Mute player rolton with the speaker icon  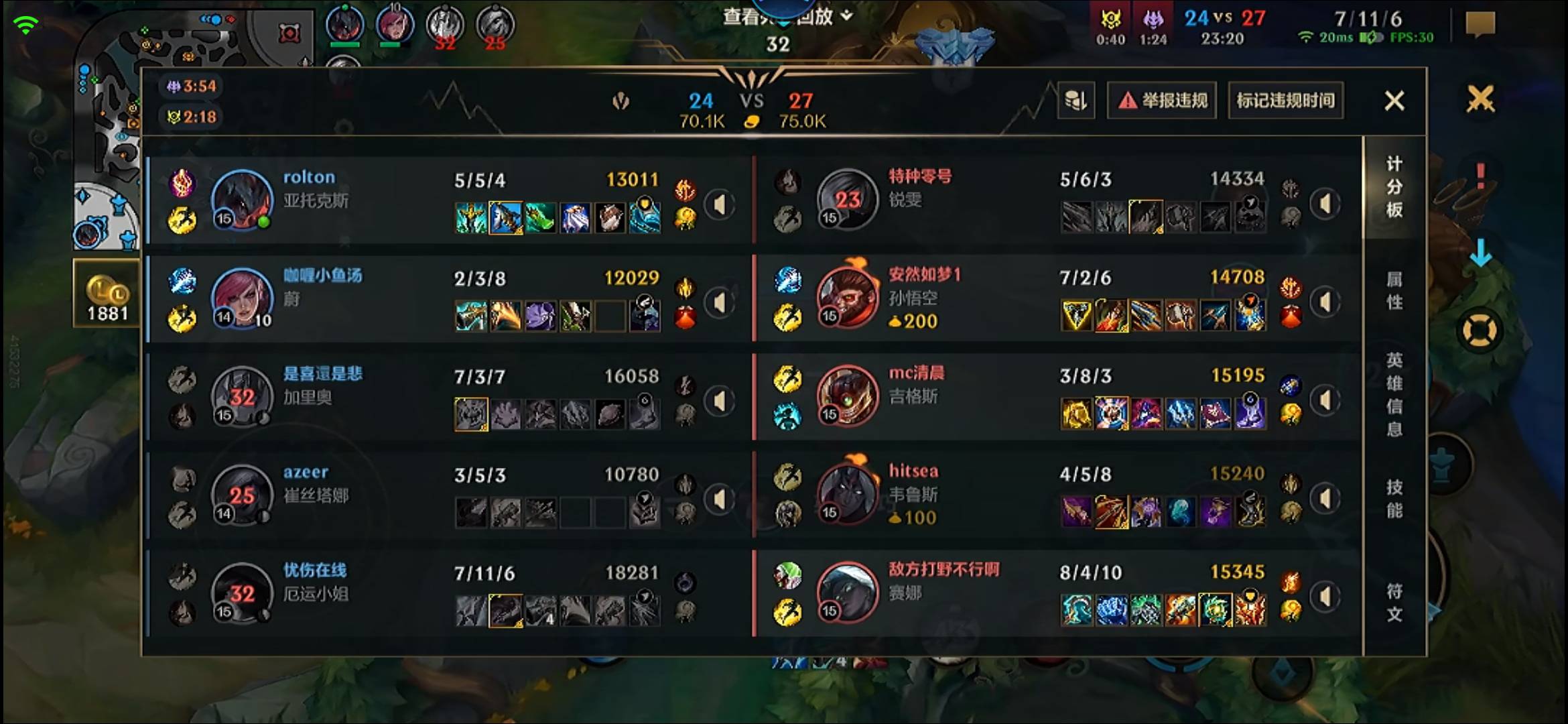pos(720,204)
